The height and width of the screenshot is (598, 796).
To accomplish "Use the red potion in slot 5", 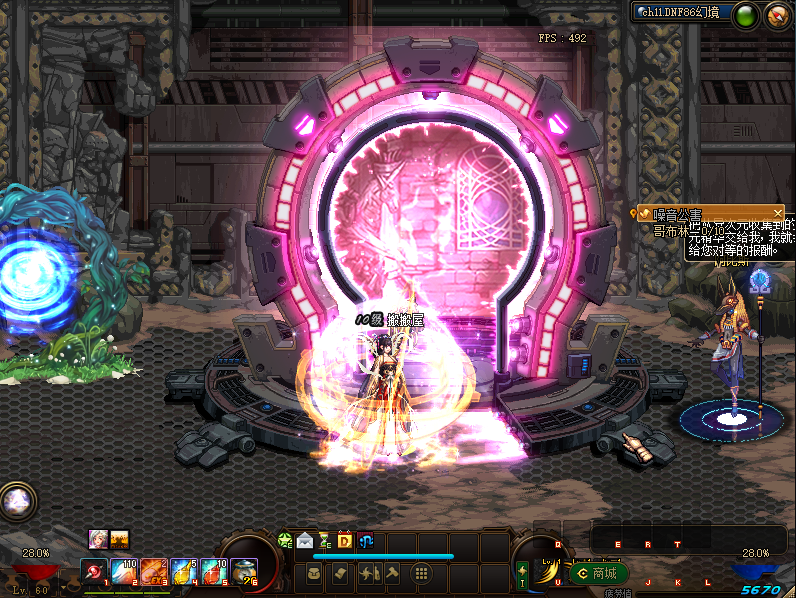I will pyautogui.click(x=214, y=572).
